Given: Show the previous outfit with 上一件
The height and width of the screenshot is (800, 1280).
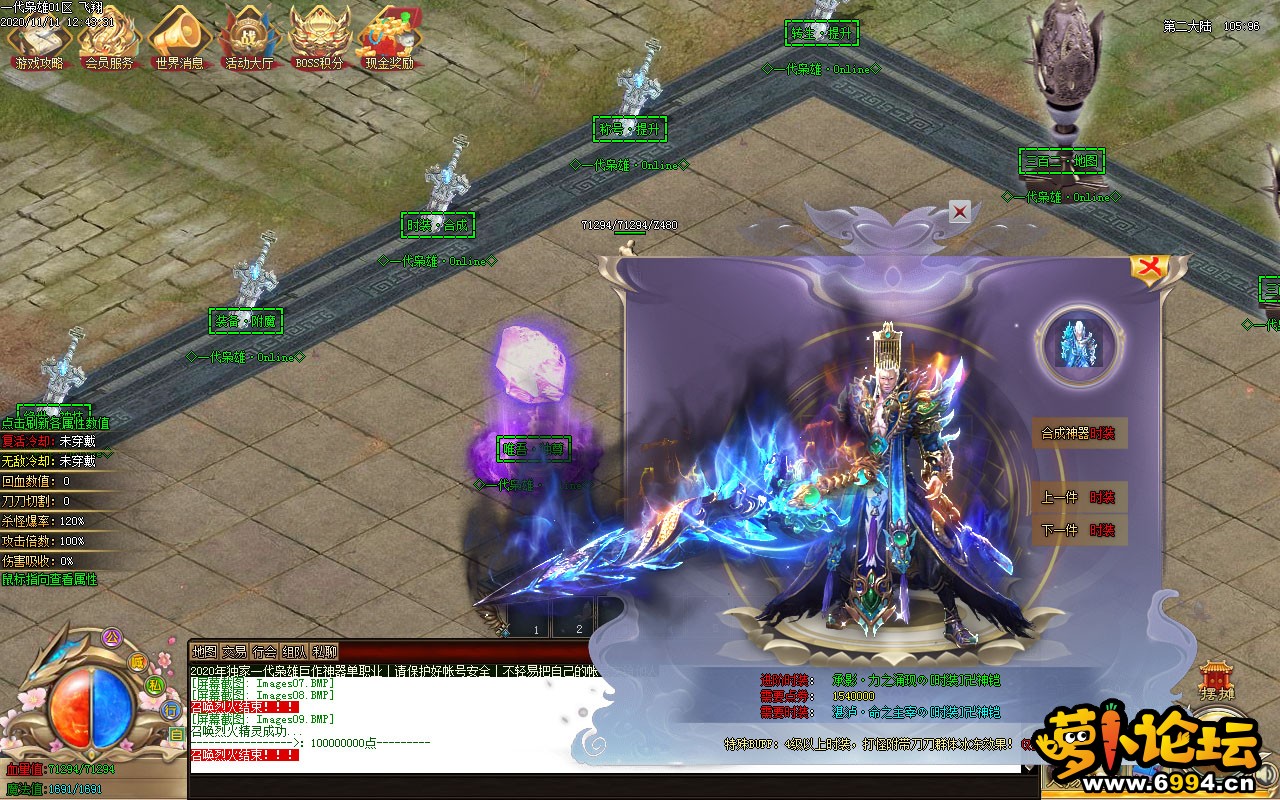Looking at the screenshot, I should click(1079, 497).
